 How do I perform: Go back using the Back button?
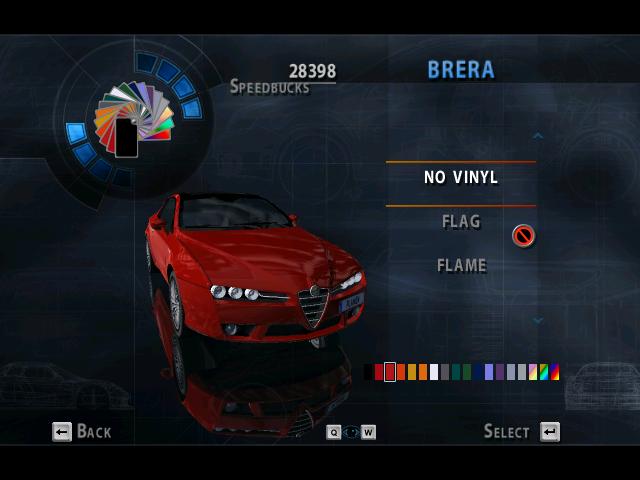pos(82,431)
